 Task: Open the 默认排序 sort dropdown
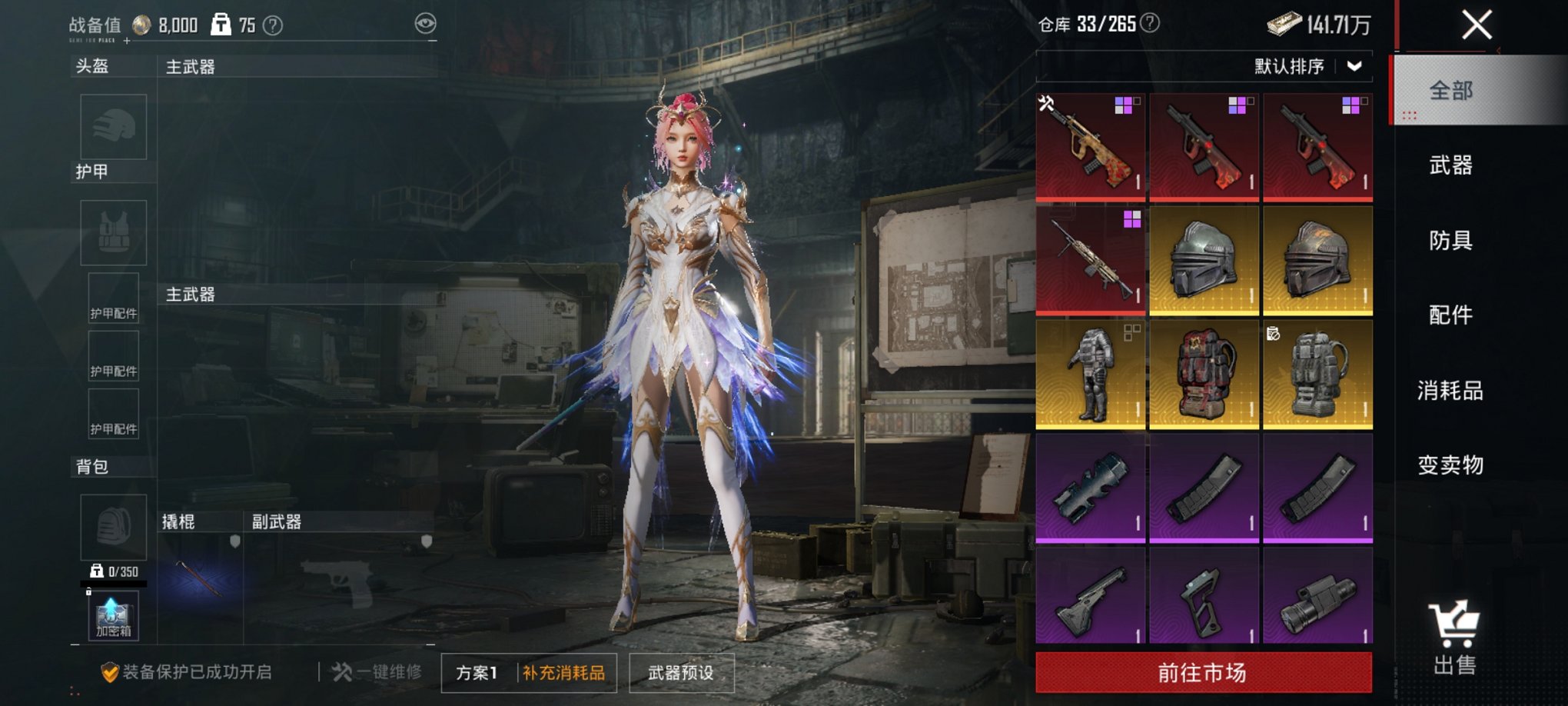pos(1307,67)
